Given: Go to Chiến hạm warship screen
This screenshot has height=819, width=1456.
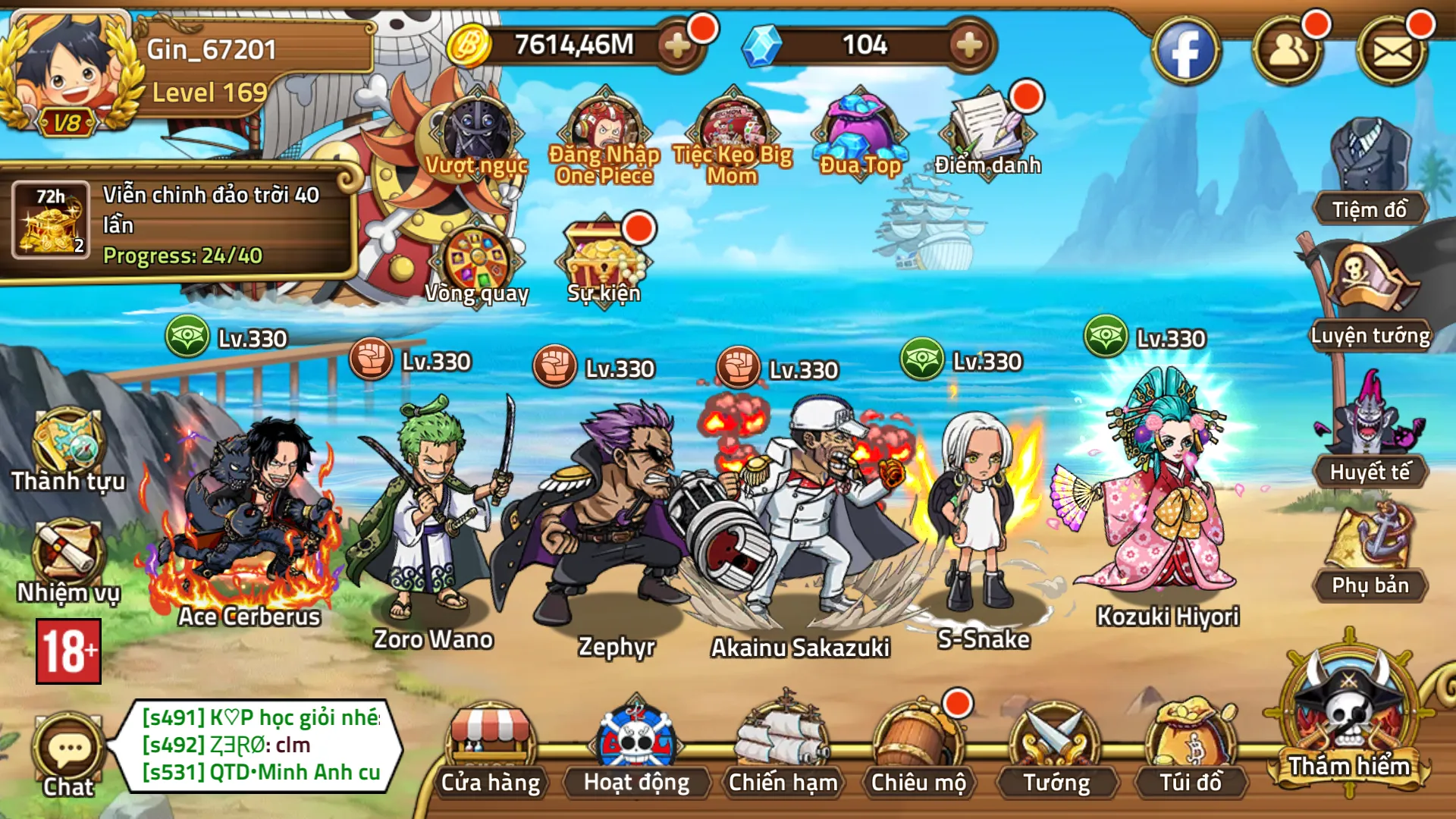Looking at the screenshot, I should (x=783, y=751).
